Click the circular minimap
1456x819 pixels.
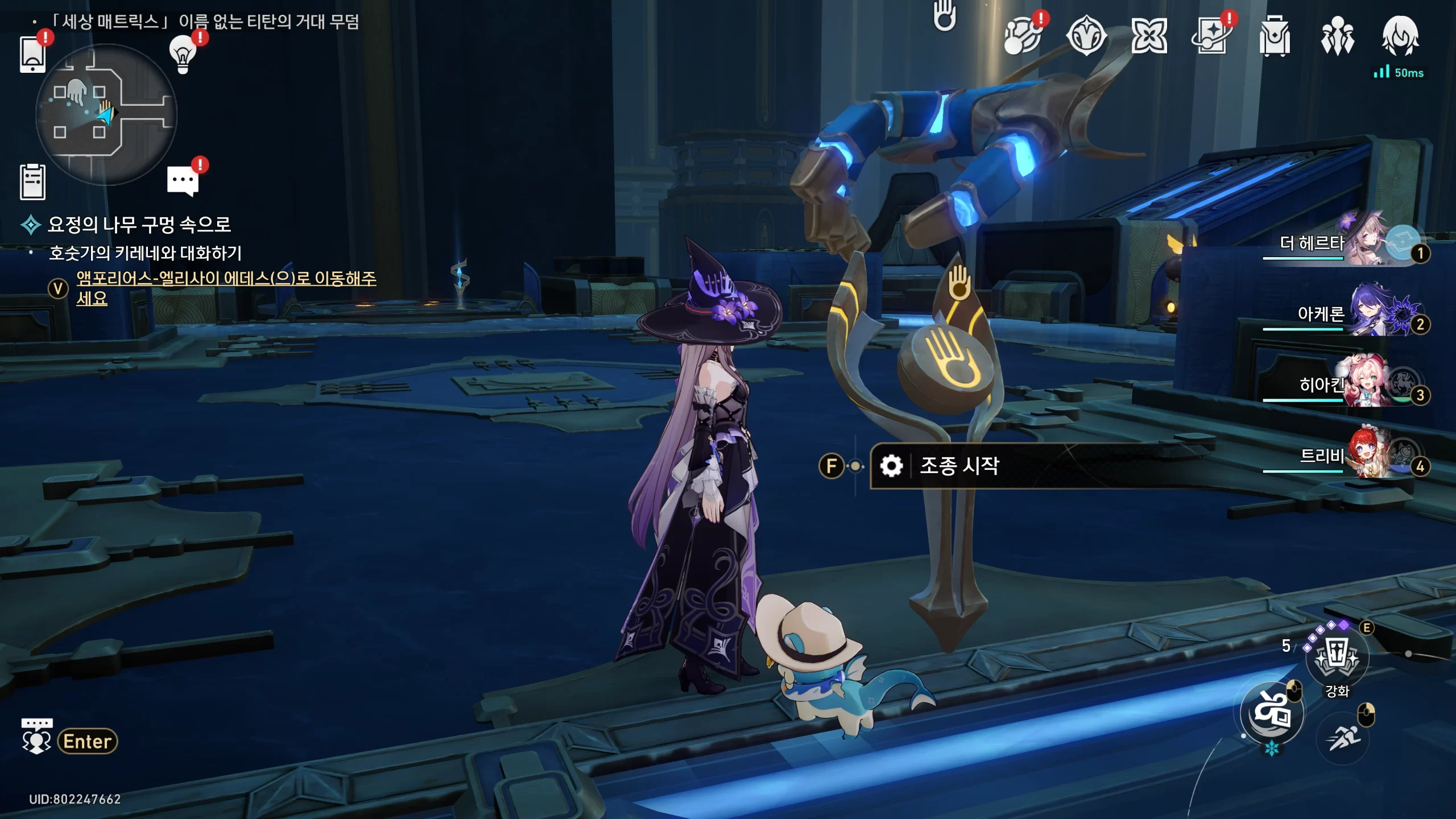tap(106, 115)
